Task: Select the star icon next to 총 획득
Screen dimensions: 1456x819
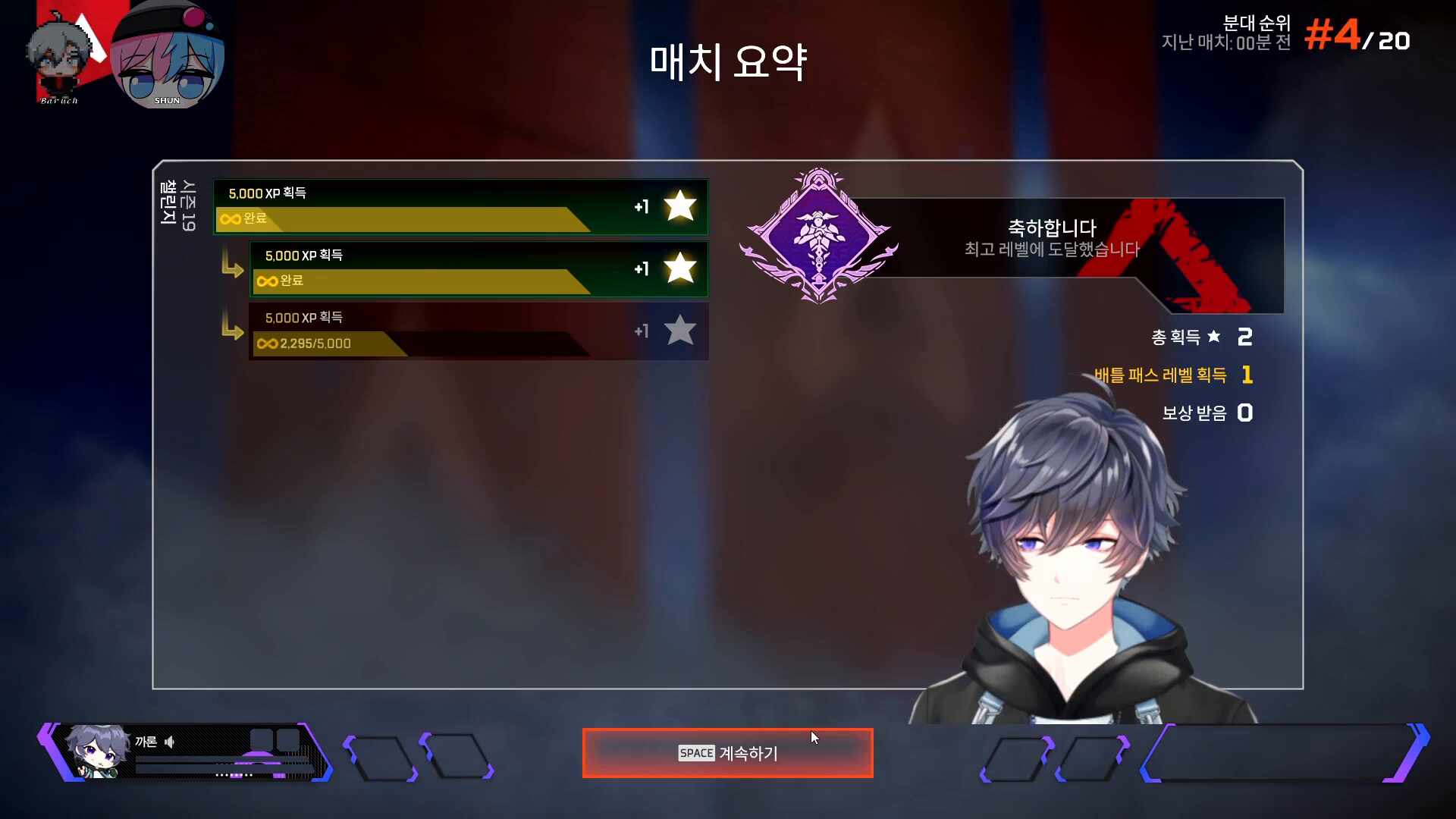Action: coord(1214,337)
